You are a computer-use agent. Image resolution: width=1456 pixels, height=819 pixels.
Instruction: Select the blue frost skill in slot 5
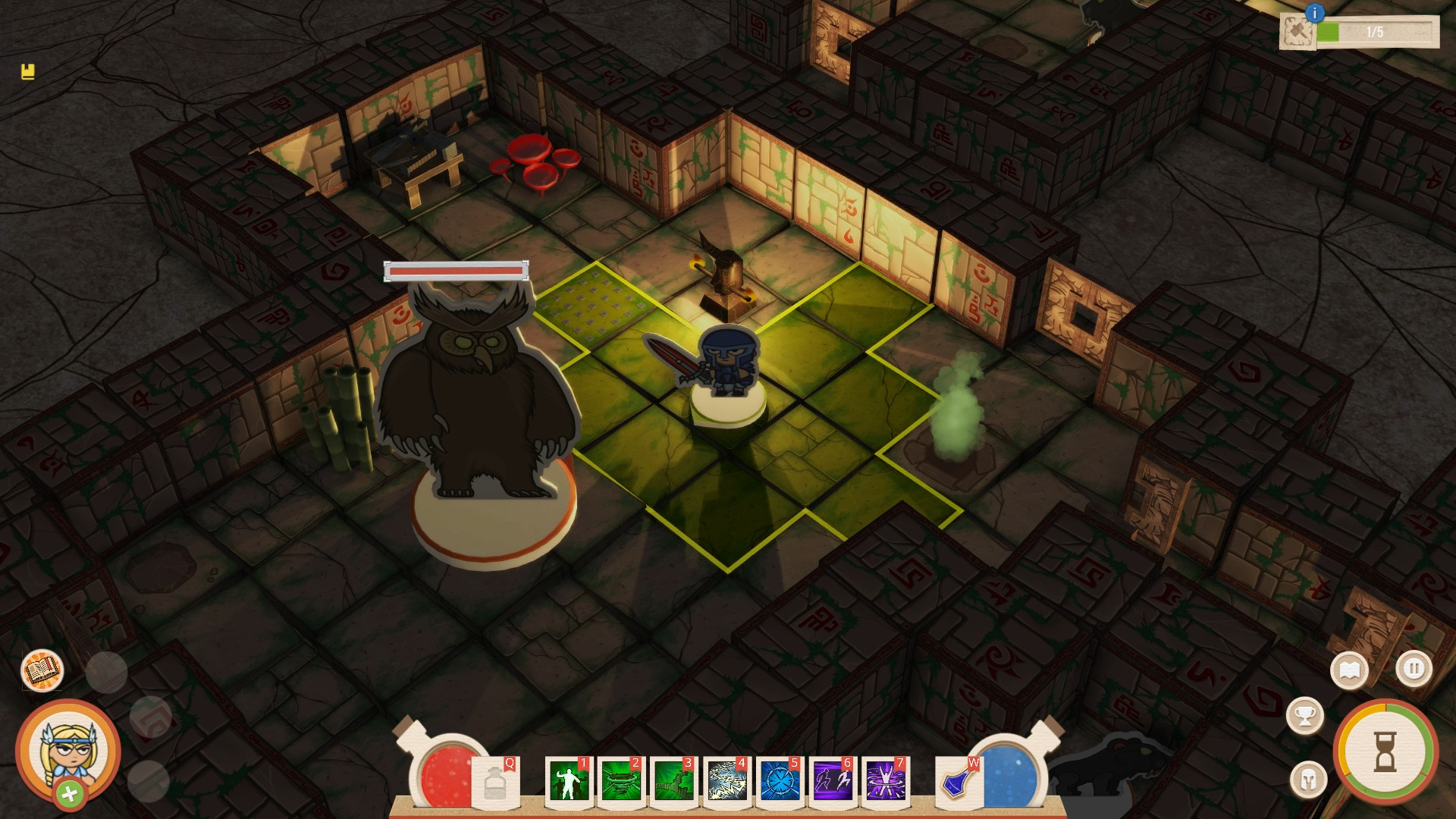pyautogui.click(x=778, y=781)
